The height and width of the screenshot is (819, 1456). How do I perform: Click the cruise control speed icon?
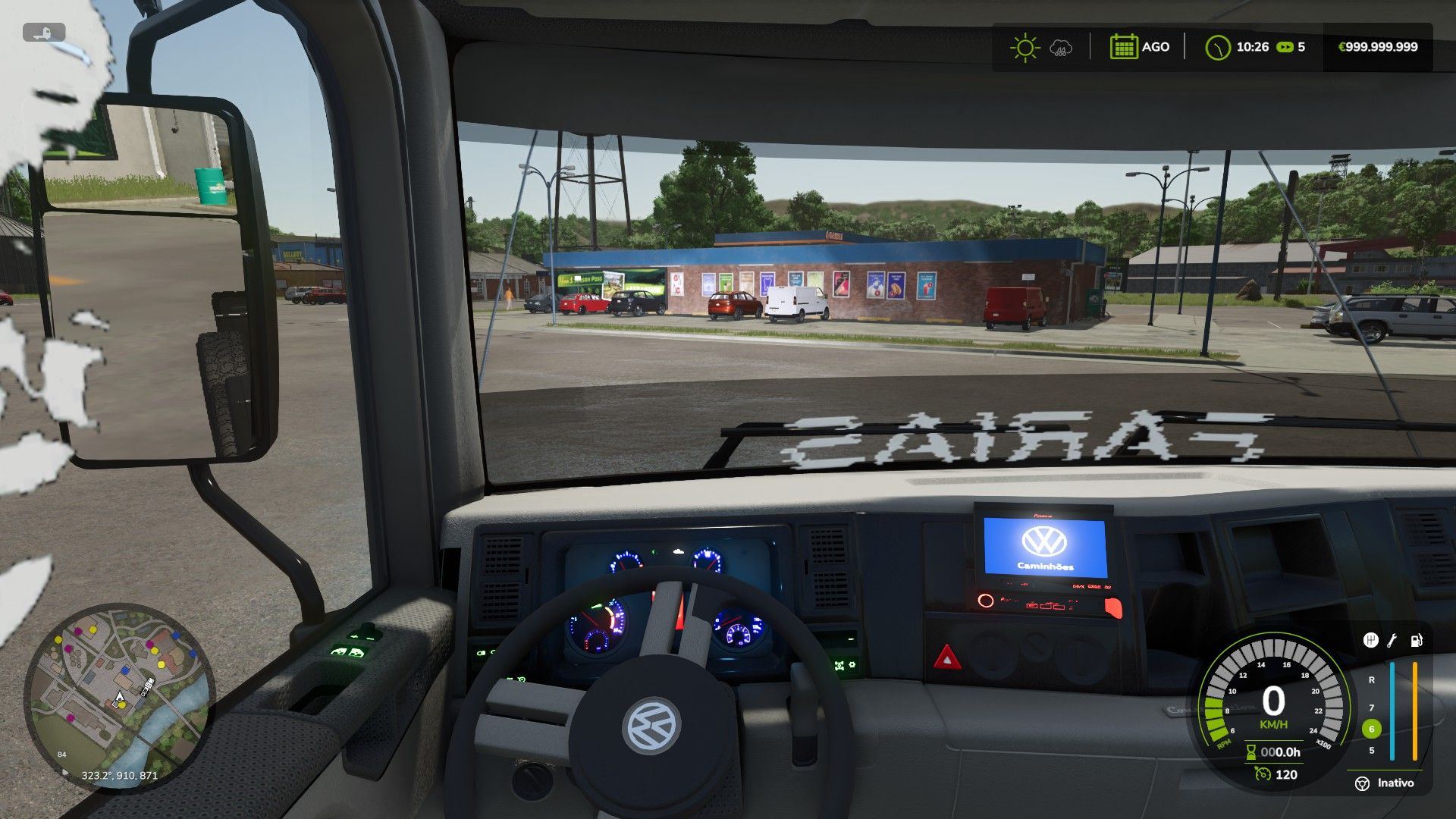pos(1262,774)
